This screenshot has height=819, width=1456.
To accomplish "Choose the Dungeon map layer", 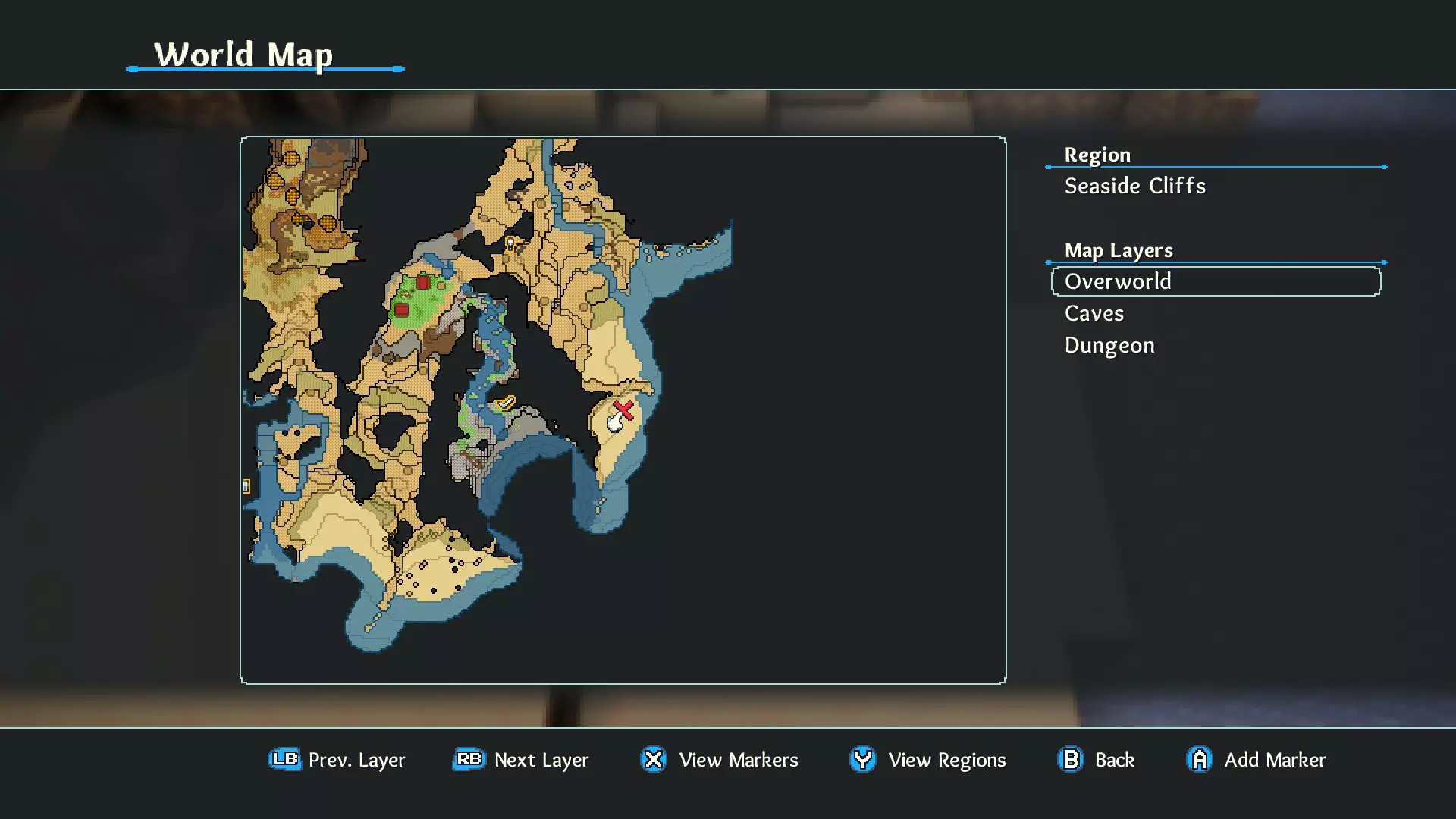I will pos(1109,345).
